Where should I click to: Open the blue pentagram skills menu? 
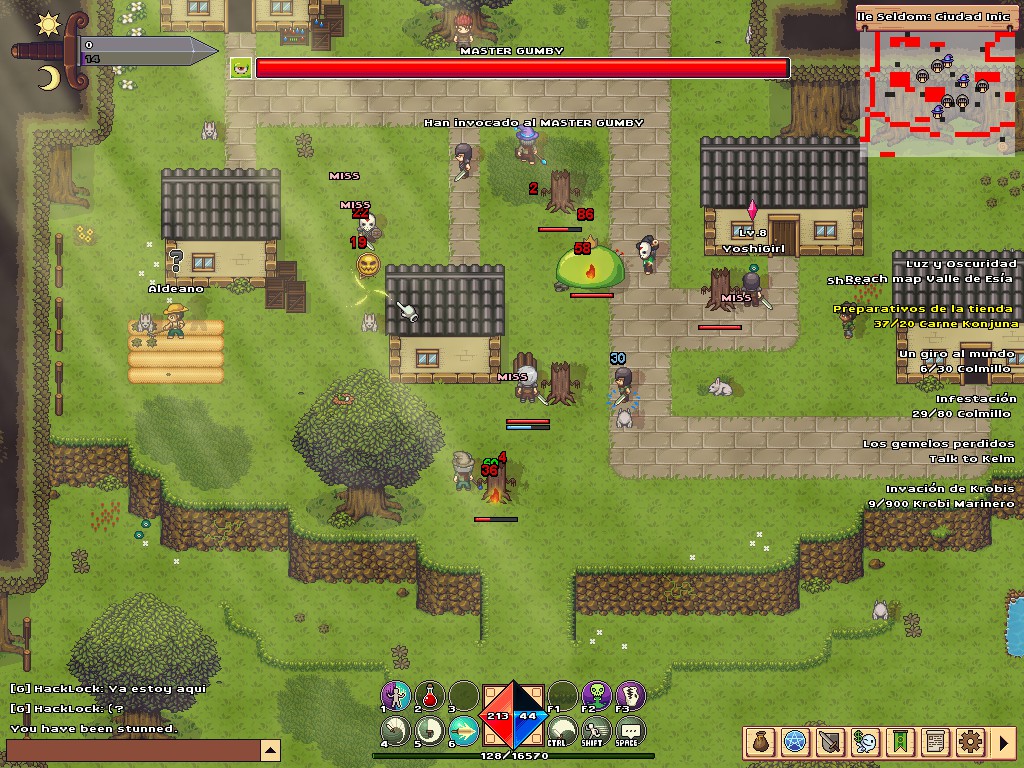(796, 742)
